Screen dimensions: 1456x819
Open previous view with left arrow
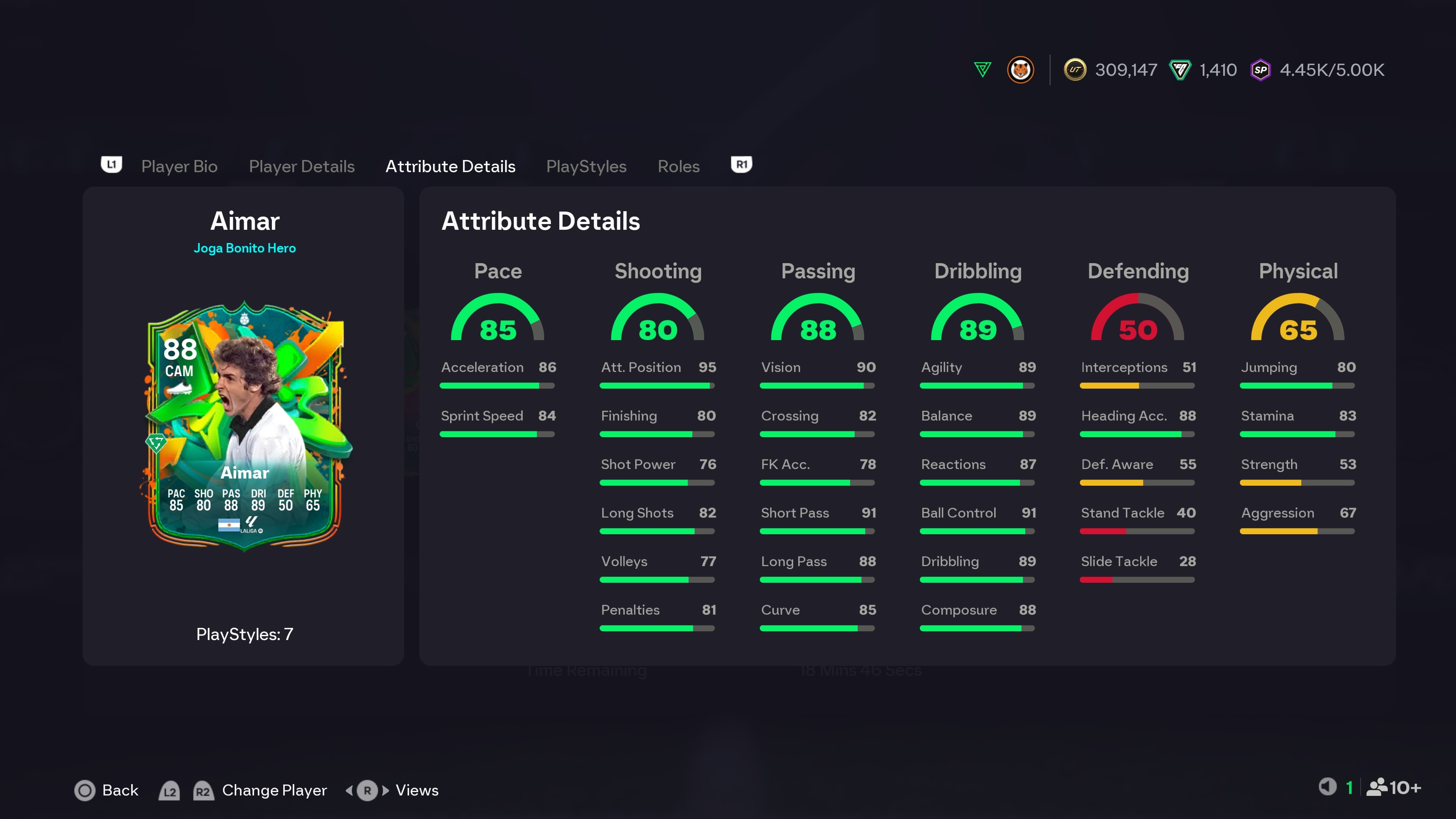(350, 790)
